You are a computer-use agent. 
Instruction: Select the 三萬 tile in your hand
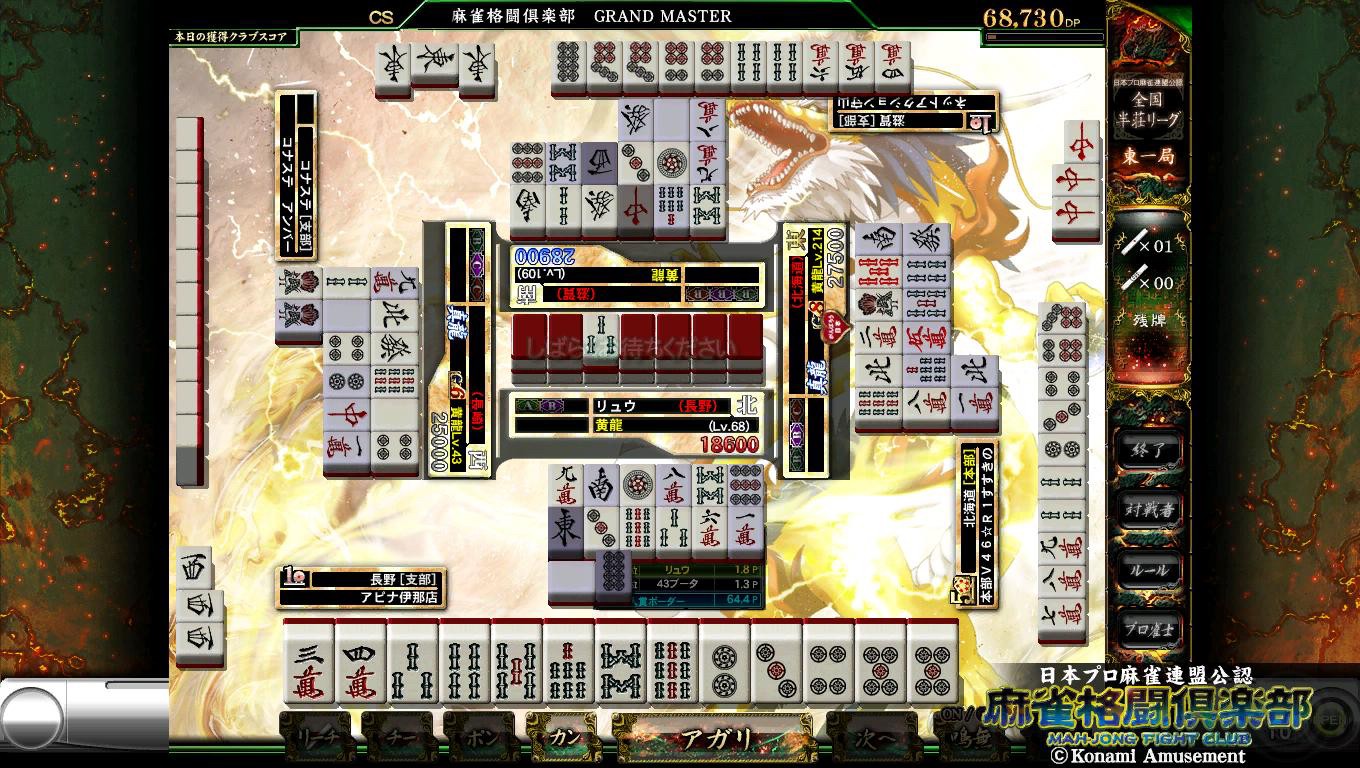click(x=309, y=663)
